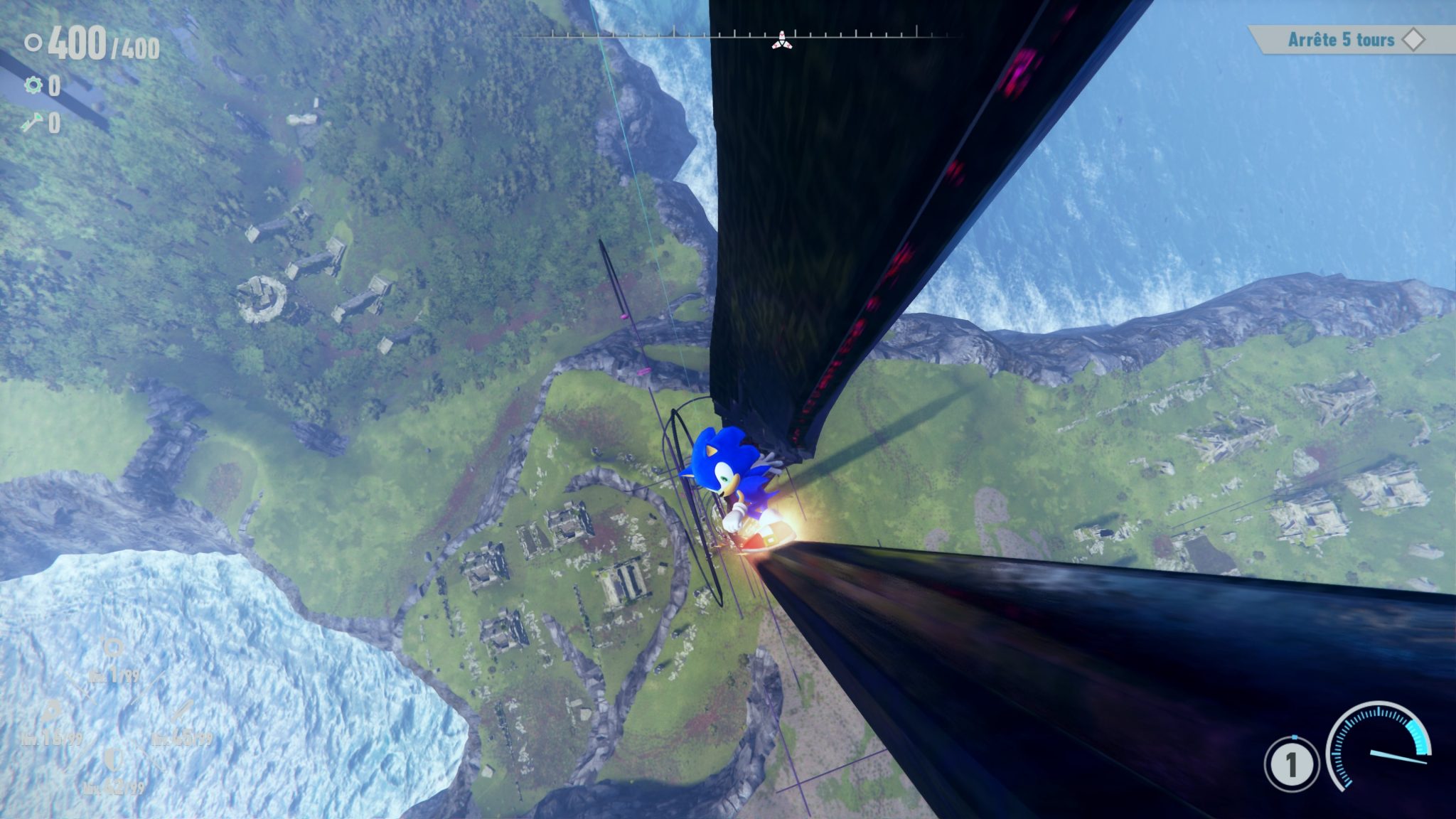This screenshot has height=819, width=1456.
Task: Select the red seed of power icon at 16/99
Action: (52, 711)
